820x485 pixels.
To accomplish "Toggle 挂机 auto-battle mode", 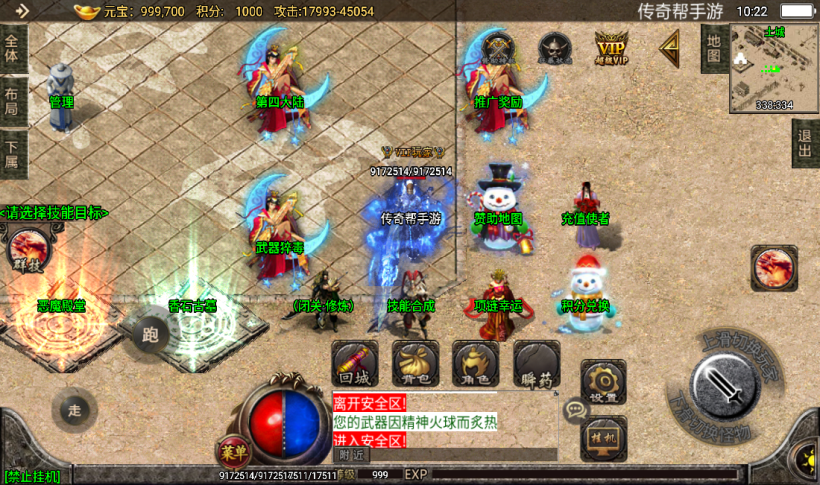I will (603, 438).
